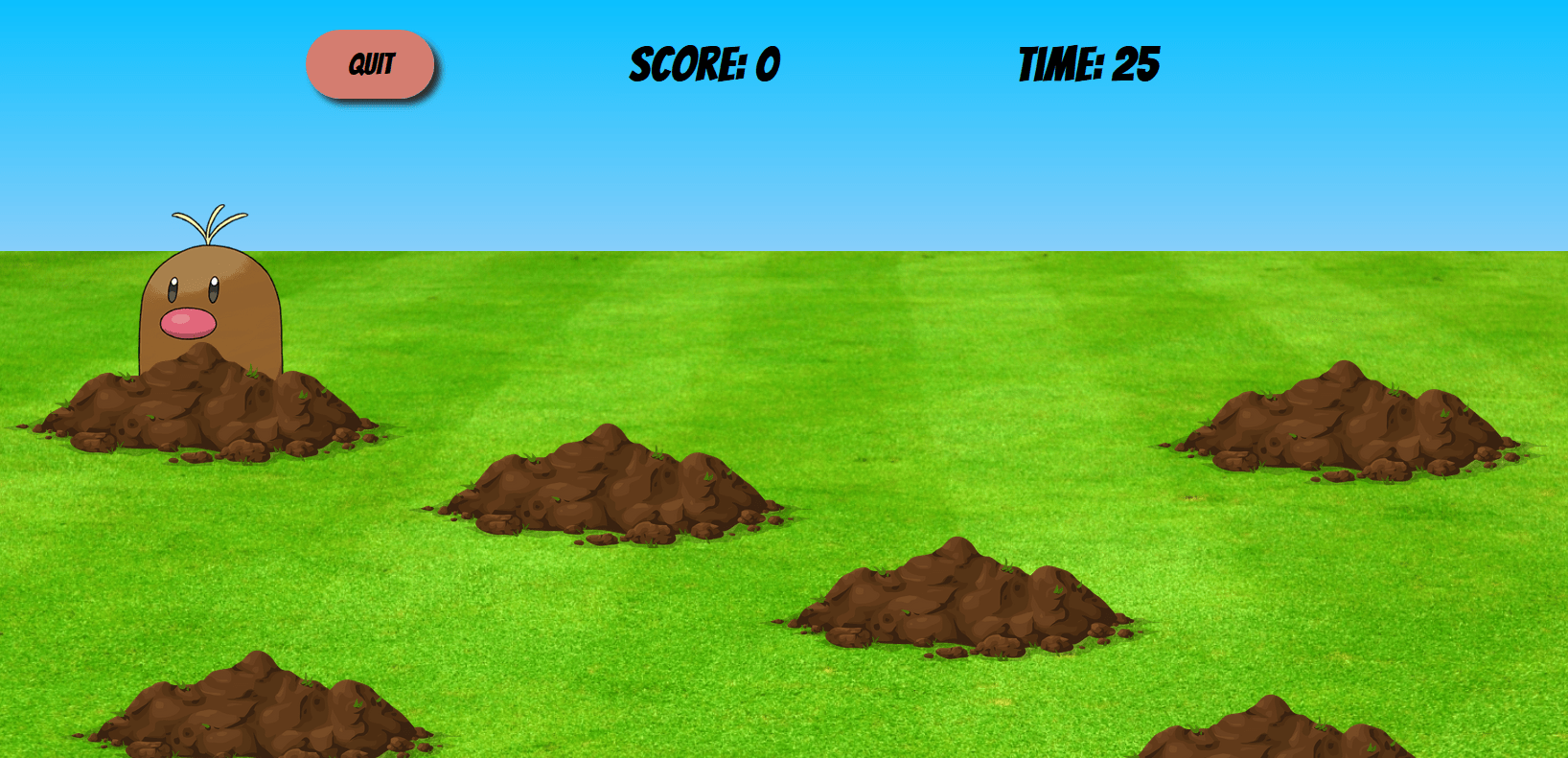Click the Quit pill-shaped button
The image size is (1568, 758).
coord(371,64)
